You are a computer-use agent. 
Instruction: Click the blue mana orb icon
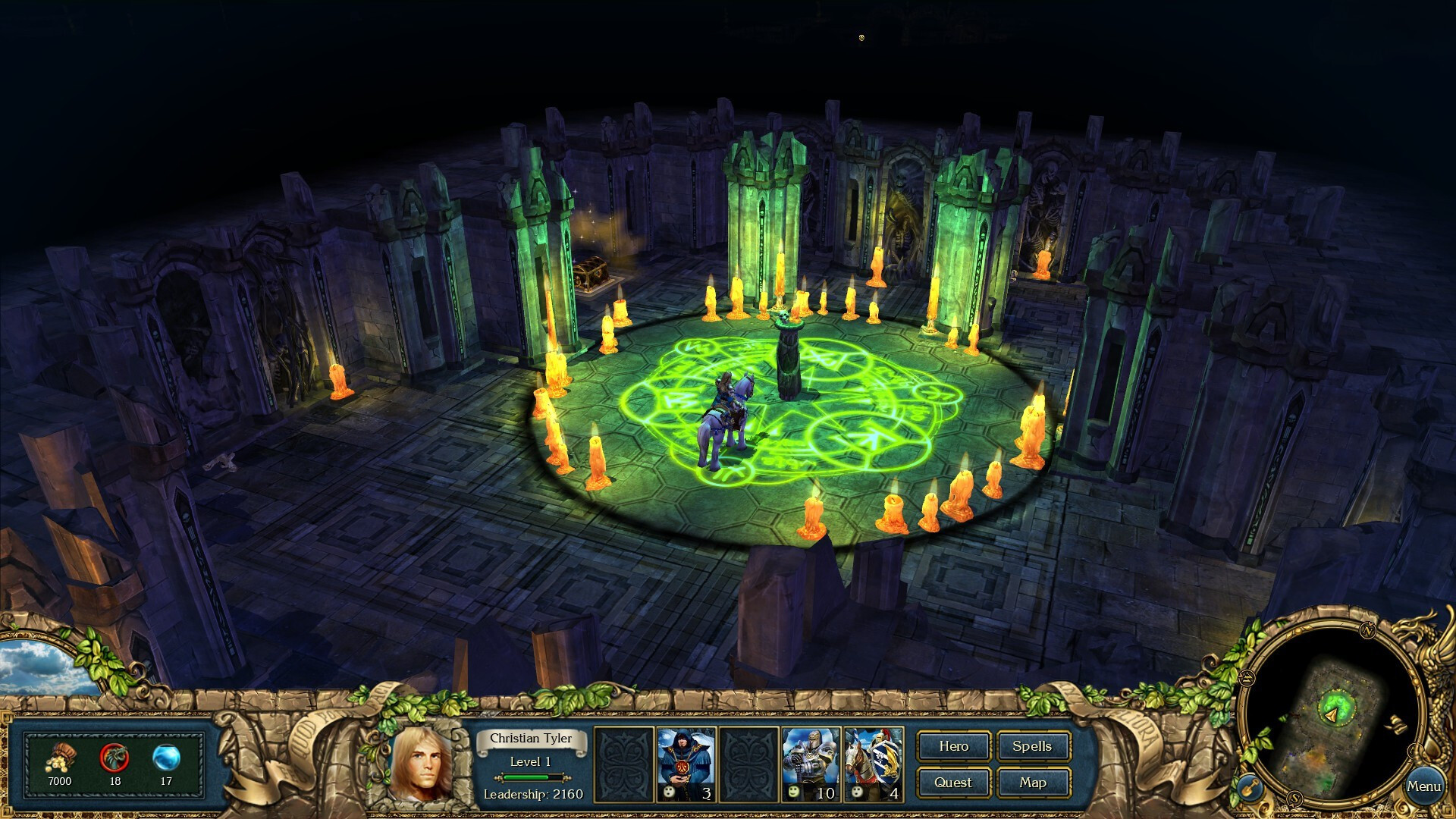coord(166,758)
